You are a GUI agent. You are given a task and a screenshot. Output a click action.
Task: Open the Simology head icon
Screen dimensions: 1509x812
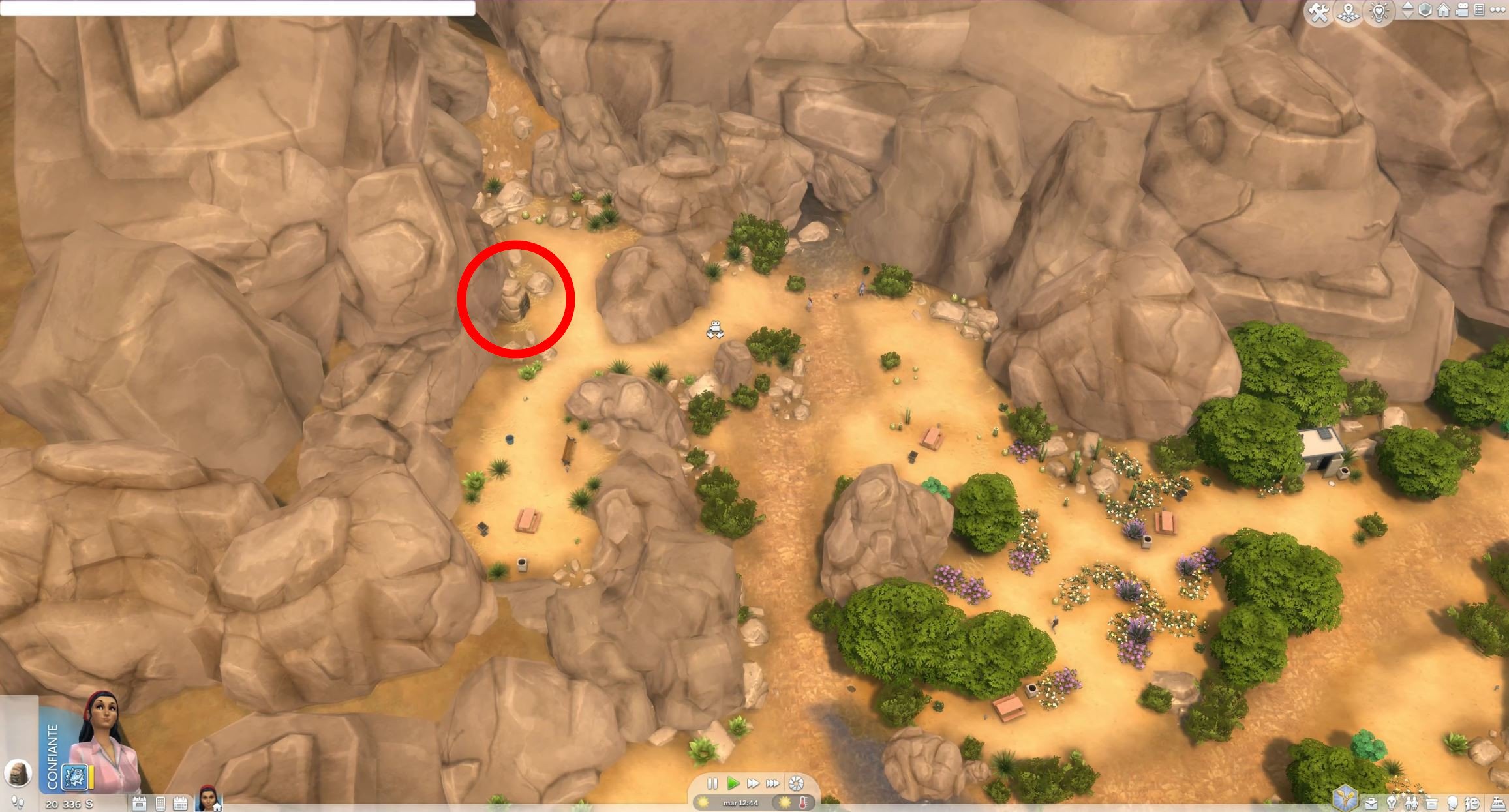[x=1451, y=804]
